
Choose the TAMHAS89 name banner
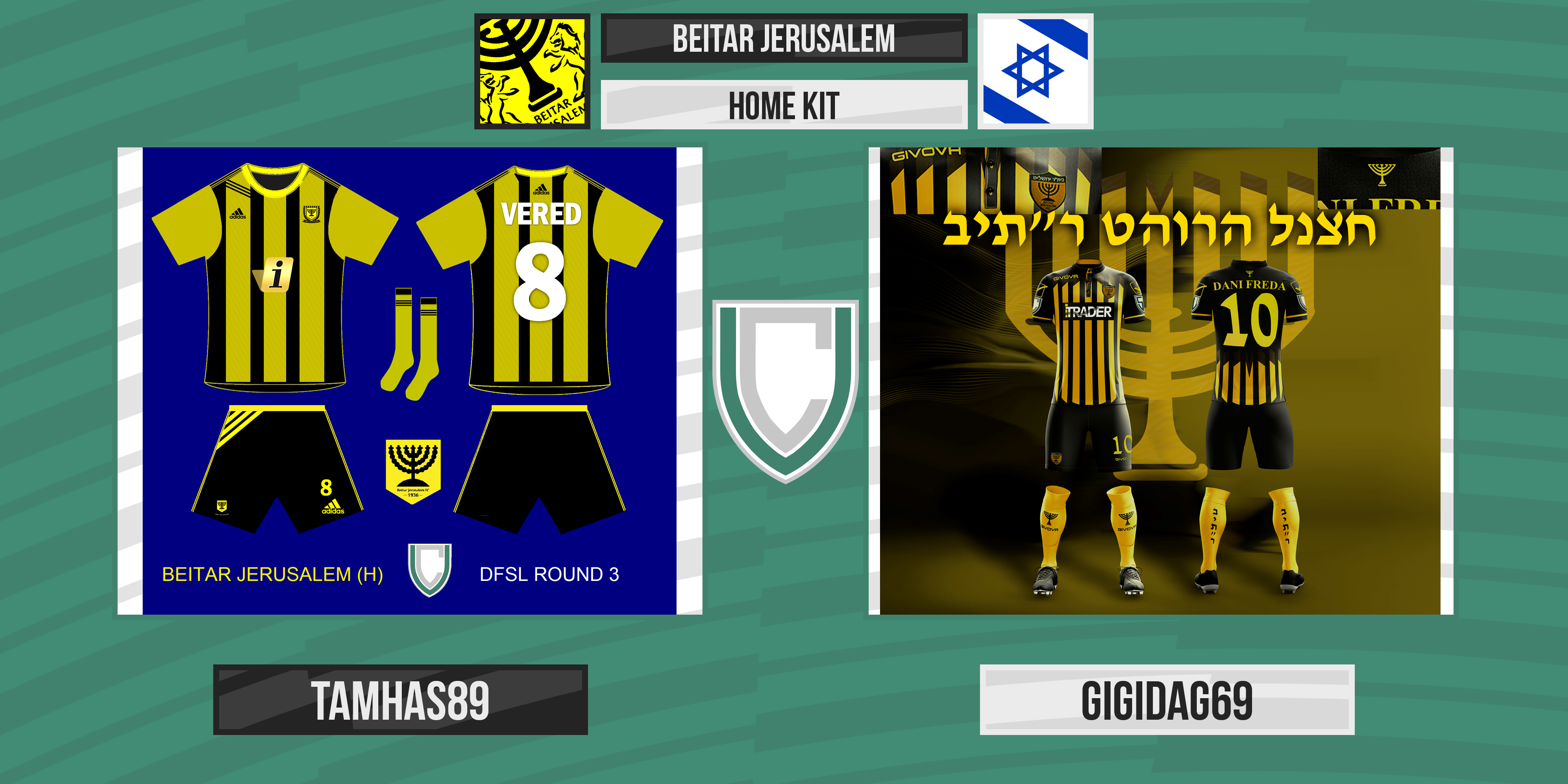click(400, 699)
